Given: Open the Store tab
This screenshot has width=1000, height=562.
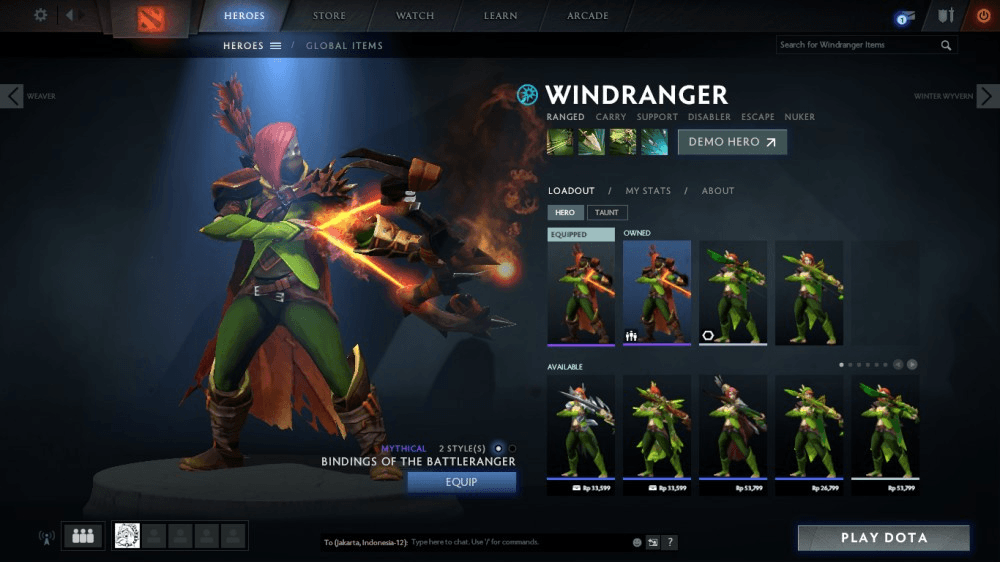Looking at the screenshot, I should (x=329, y=16).
